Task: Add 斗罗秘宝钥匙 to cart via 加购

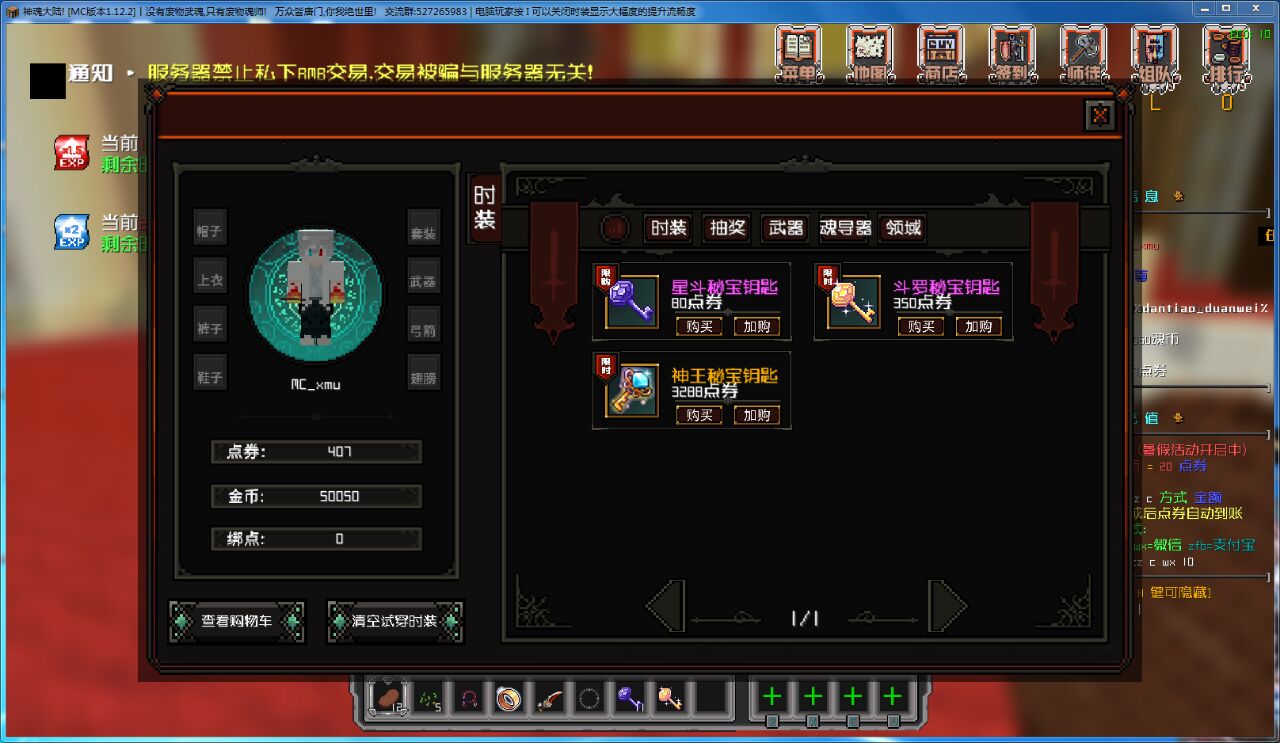Action: click(978, 325)
